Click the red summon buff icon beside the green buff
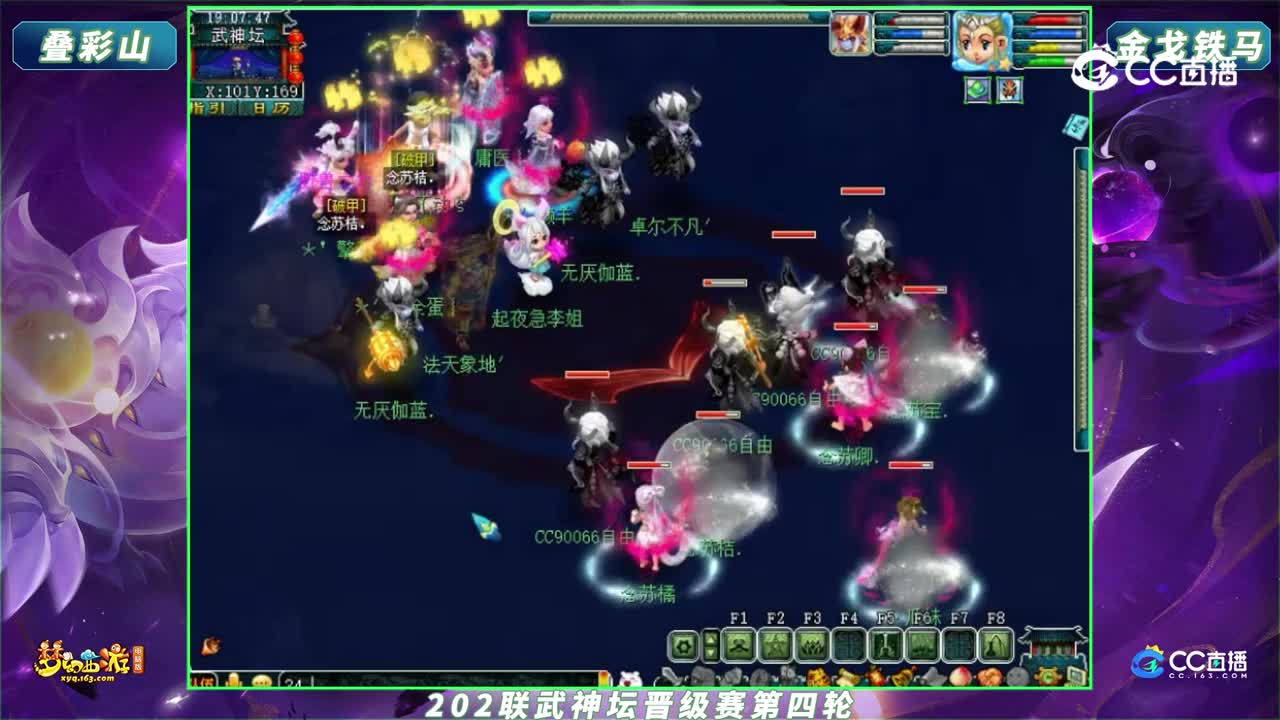Viewport: 1280px width, 720px height. (1010, 89)
